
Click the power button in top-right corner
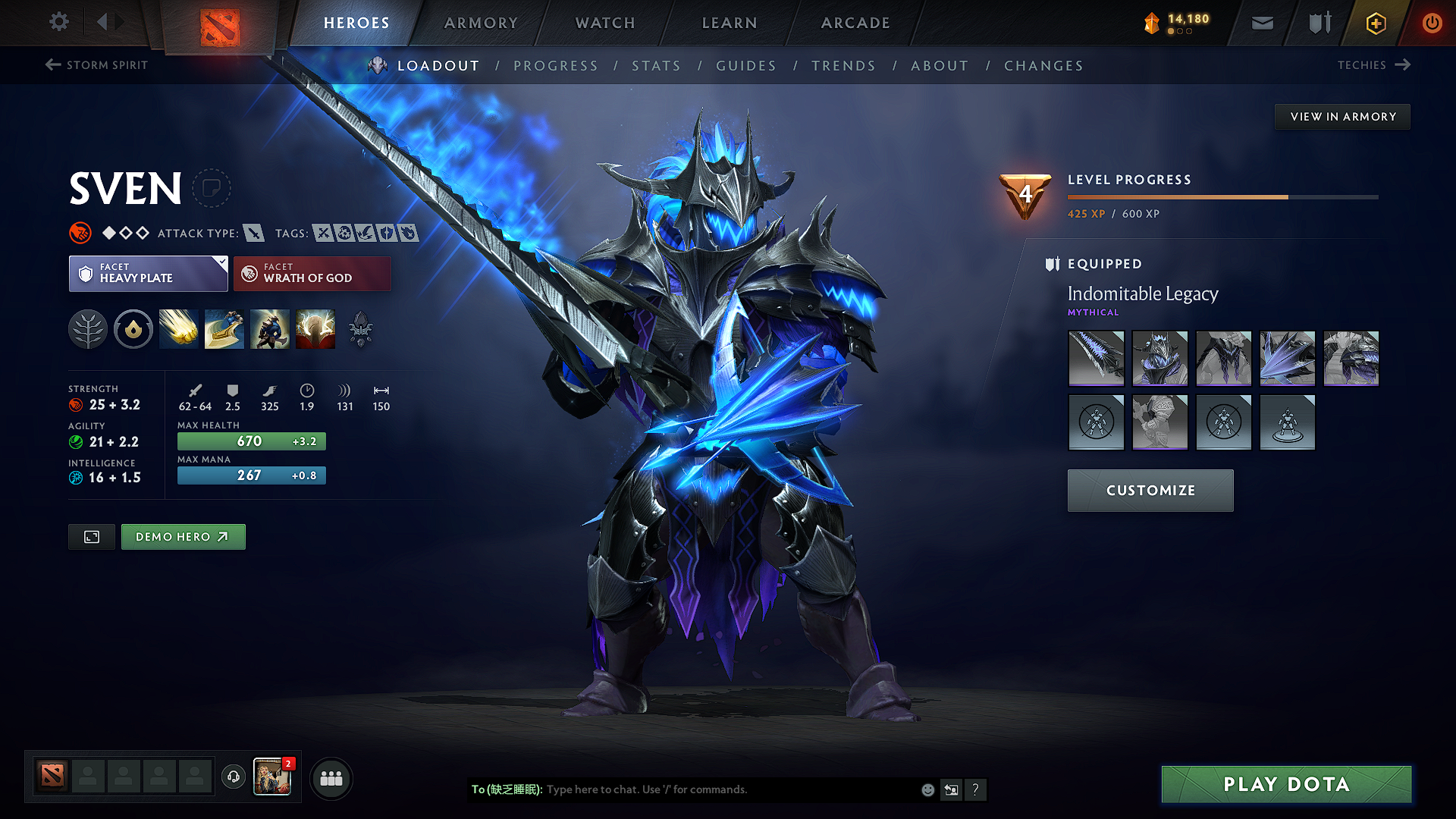(x=1432, y=23)
